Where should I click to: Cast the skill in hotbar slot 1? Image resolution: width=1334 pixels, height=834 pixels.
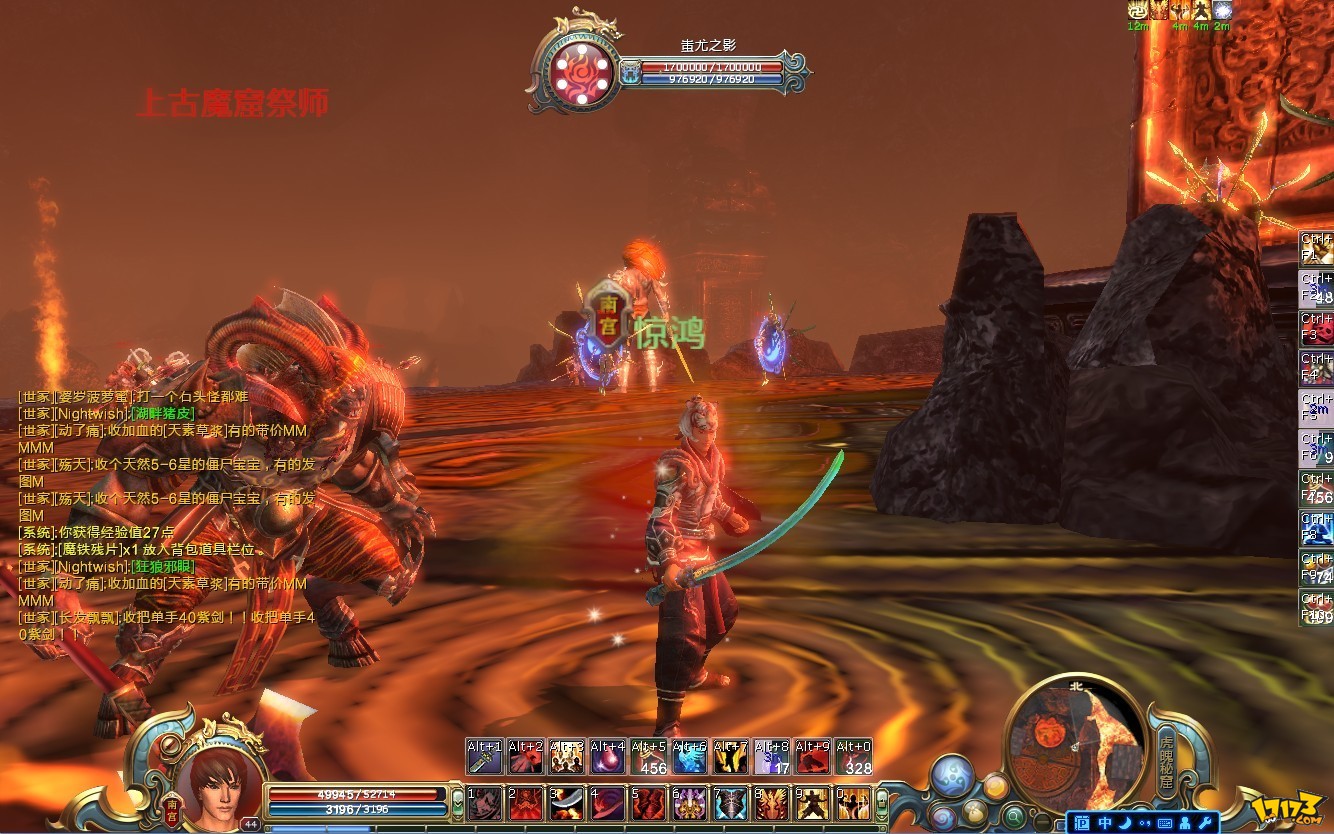485,803
